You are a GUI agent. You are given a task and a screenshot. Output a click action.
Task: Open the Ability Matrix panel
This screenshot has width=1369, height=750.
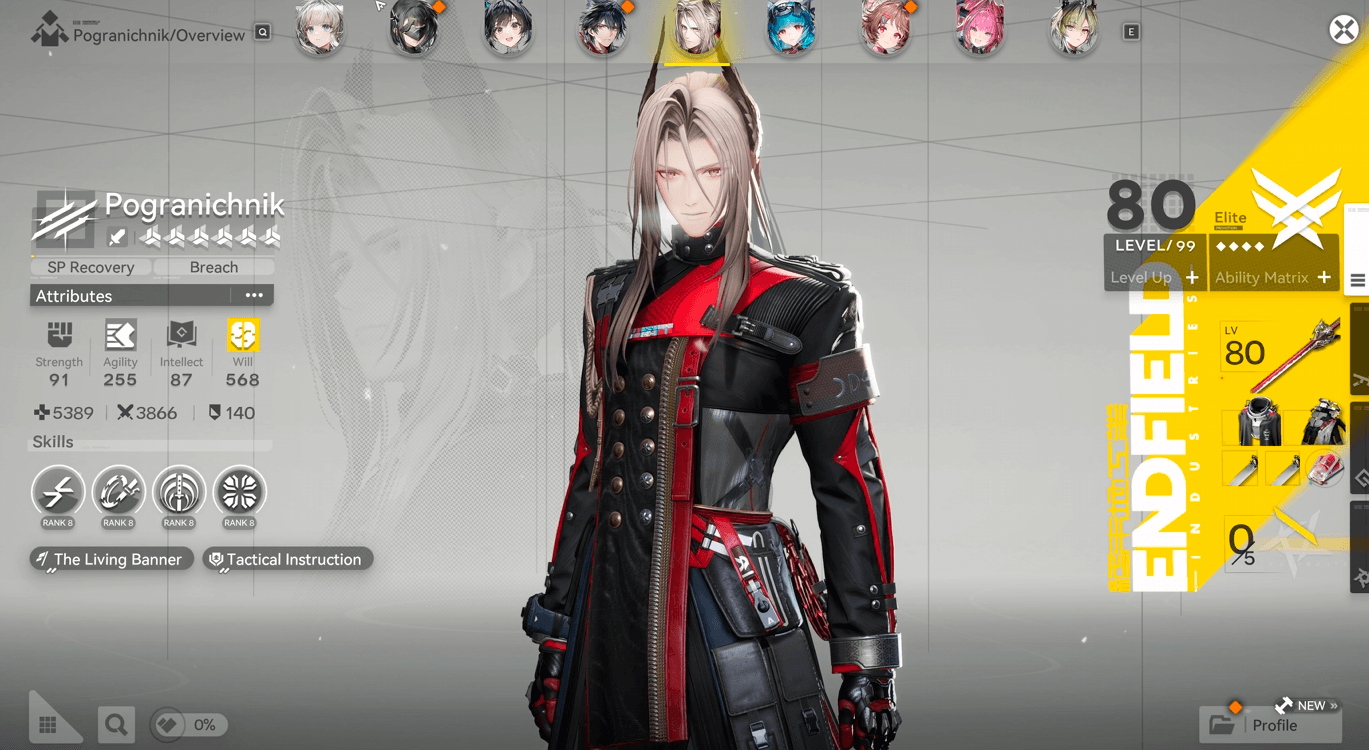click(1272, 277)
